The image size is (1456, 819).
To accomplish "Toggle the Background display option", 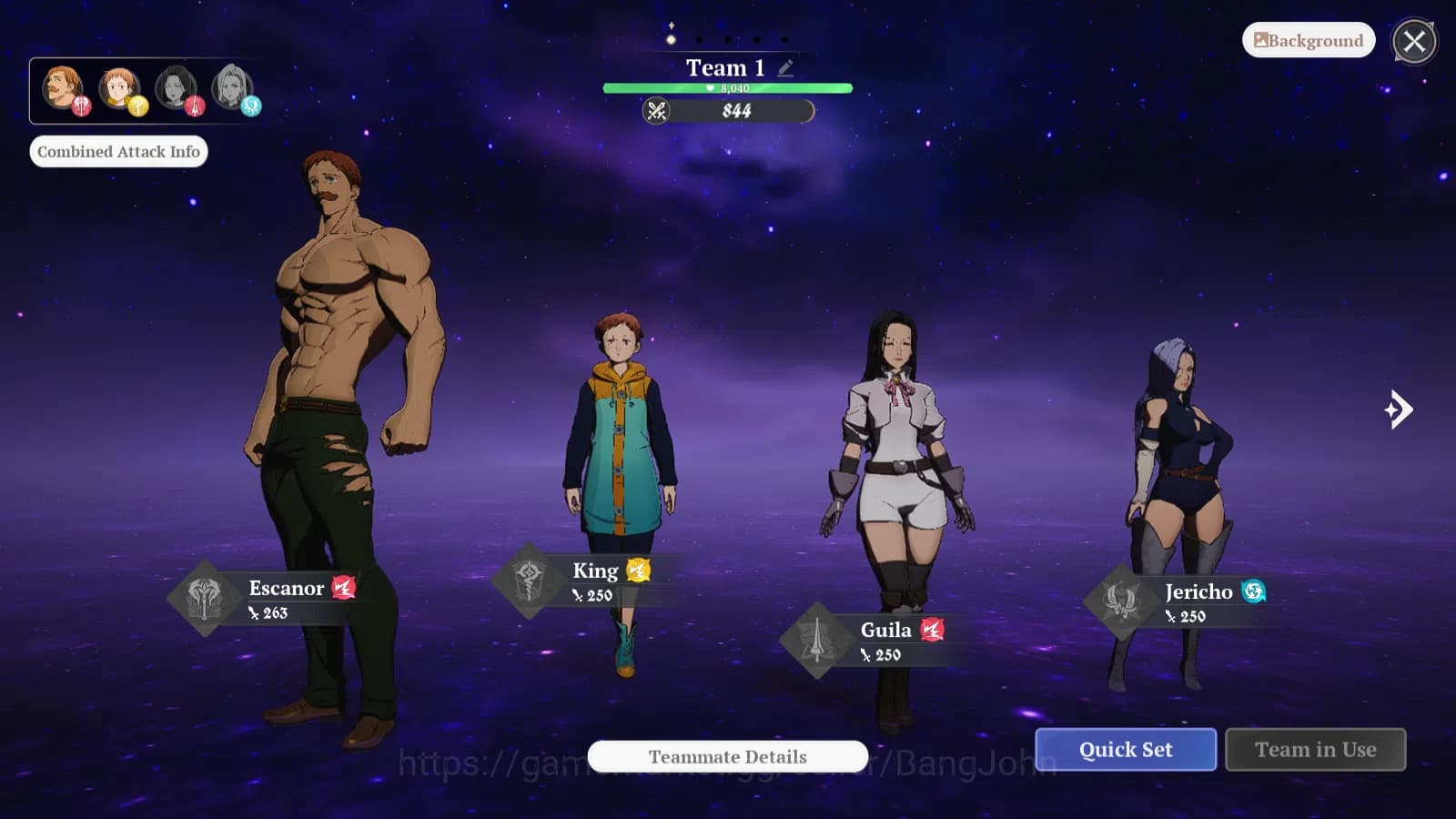I will point(1308,40).
